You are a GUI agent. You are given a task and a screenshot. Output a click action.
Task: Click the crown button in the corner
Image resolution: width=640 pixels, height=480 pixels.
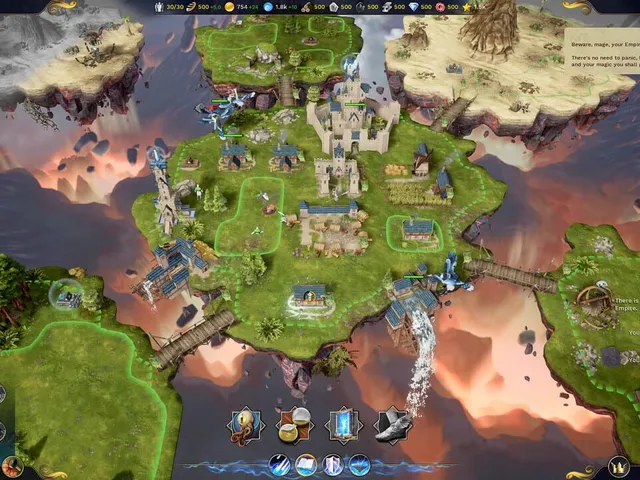click(619, 466)
